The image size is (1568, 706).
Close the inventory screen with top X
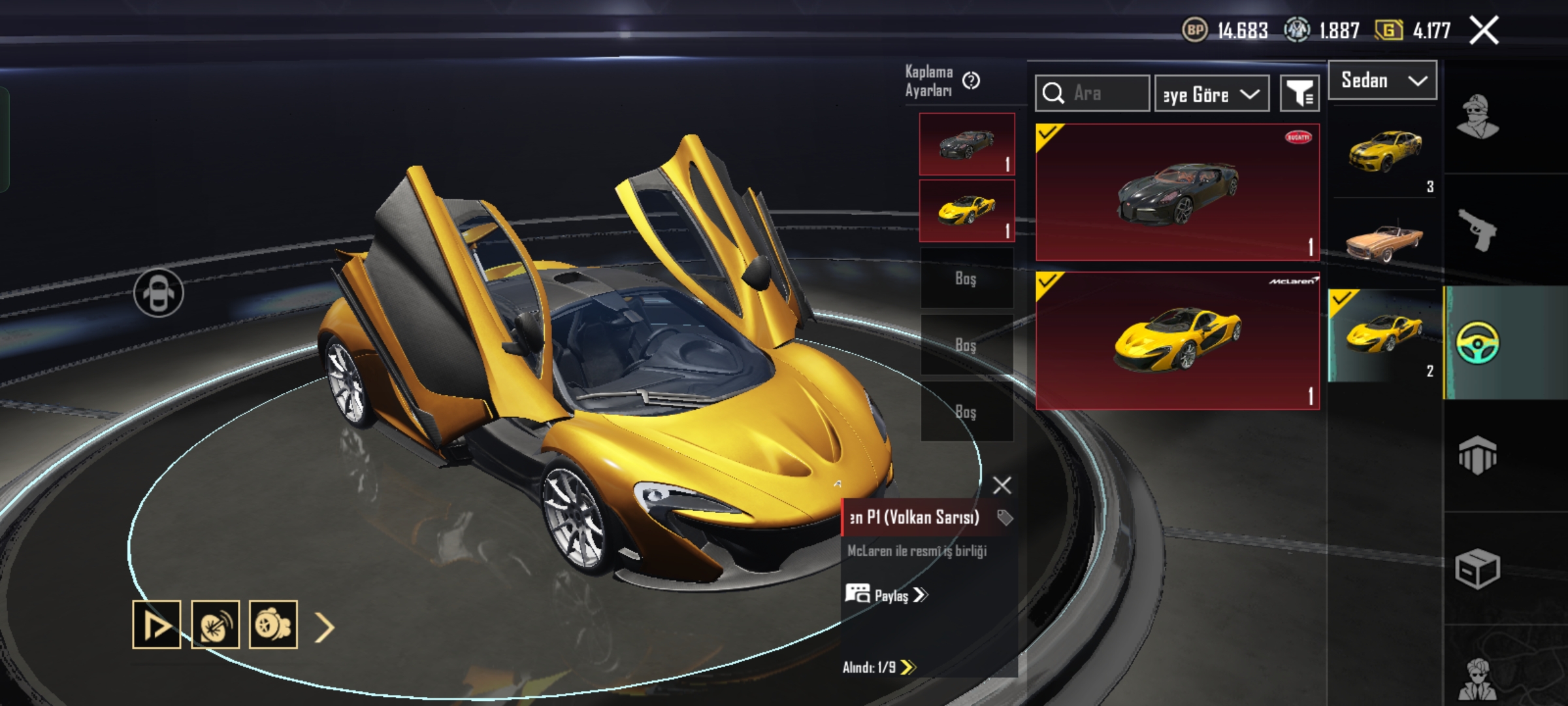tap(1484, 31)
